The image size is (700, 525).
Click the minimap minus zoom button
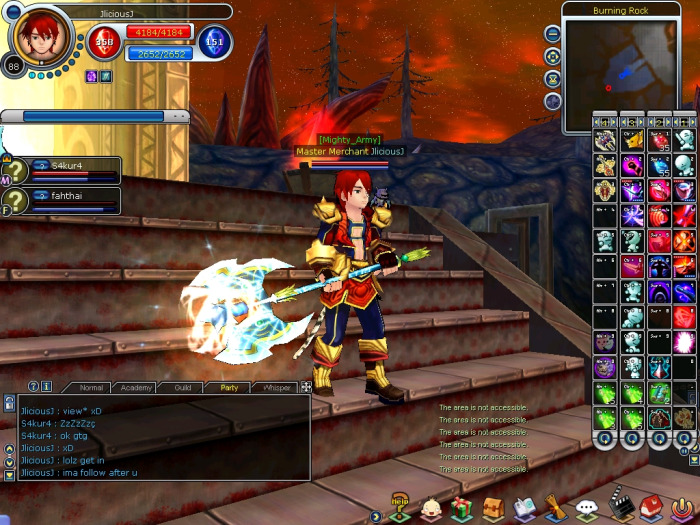coord(553,33)
